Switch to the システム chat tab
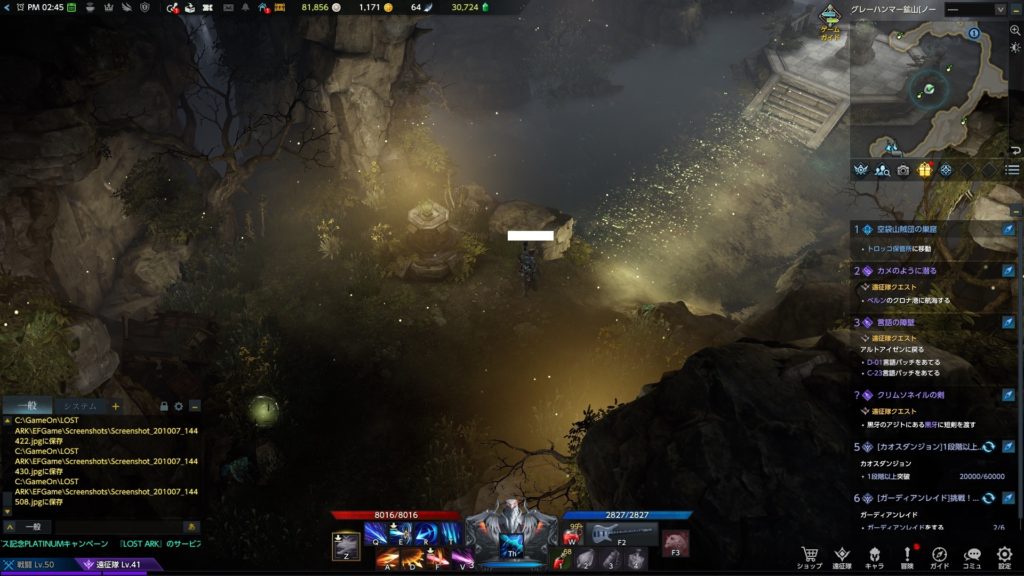This screenshot has height=576, width=1024. (x=78, y=406)
